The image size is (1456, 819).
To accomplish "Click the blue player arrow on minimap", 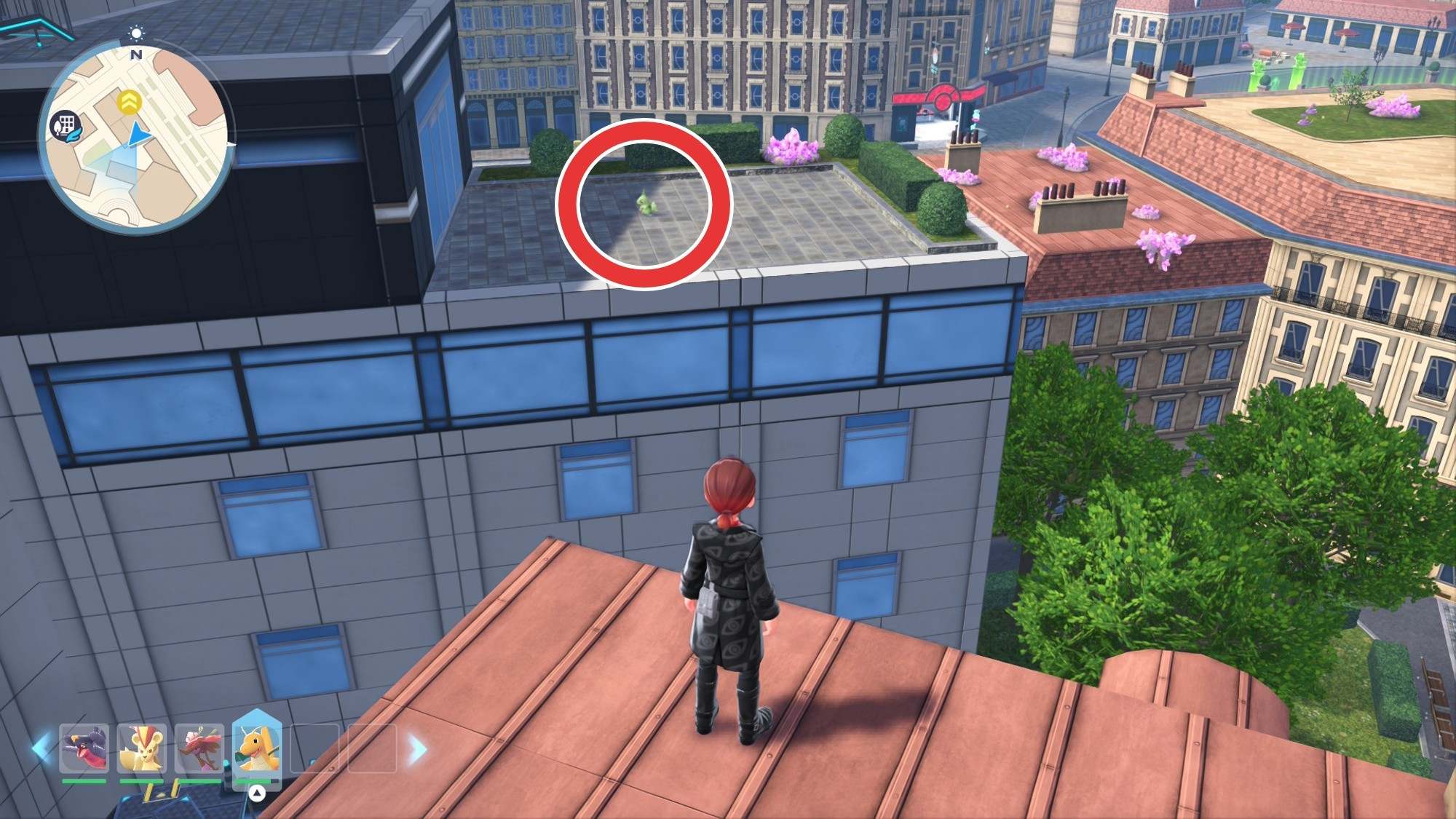I will pyautogui.click(x=136, y=135).
